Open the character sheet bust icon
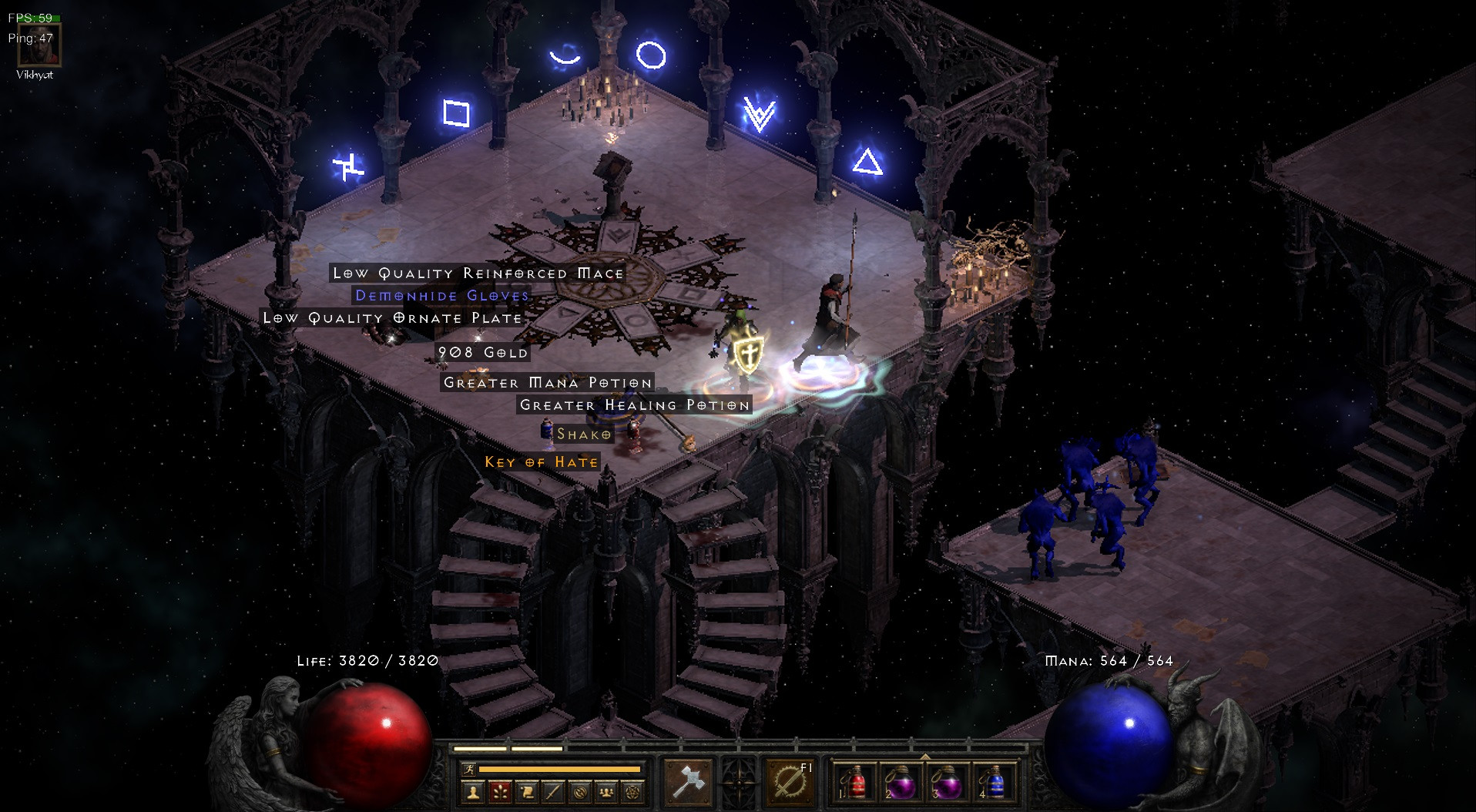Viewport: 1476px width, 812px height. pos(473,791)
